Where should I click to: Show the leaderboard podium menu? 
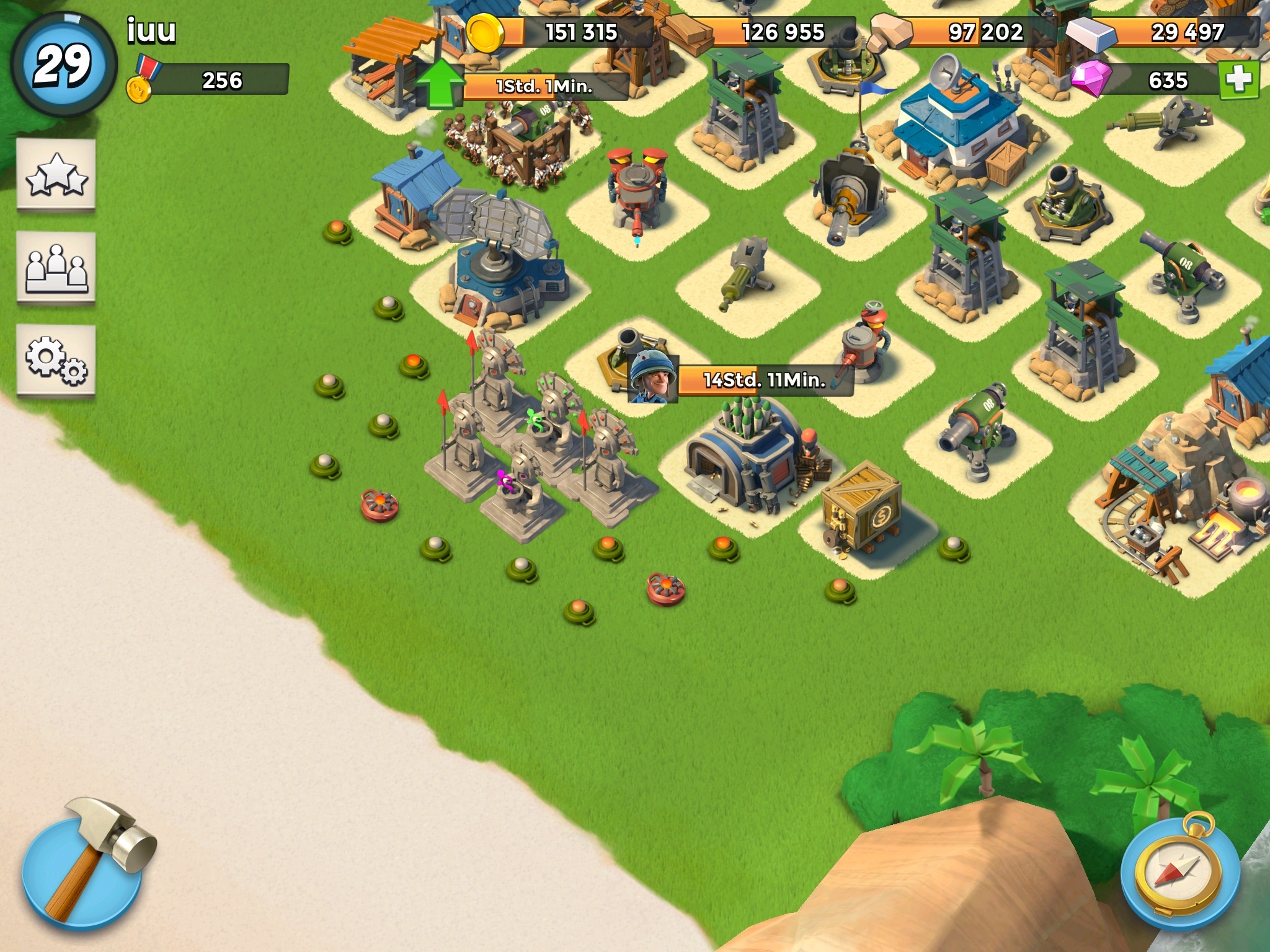[x=56, y=268]
